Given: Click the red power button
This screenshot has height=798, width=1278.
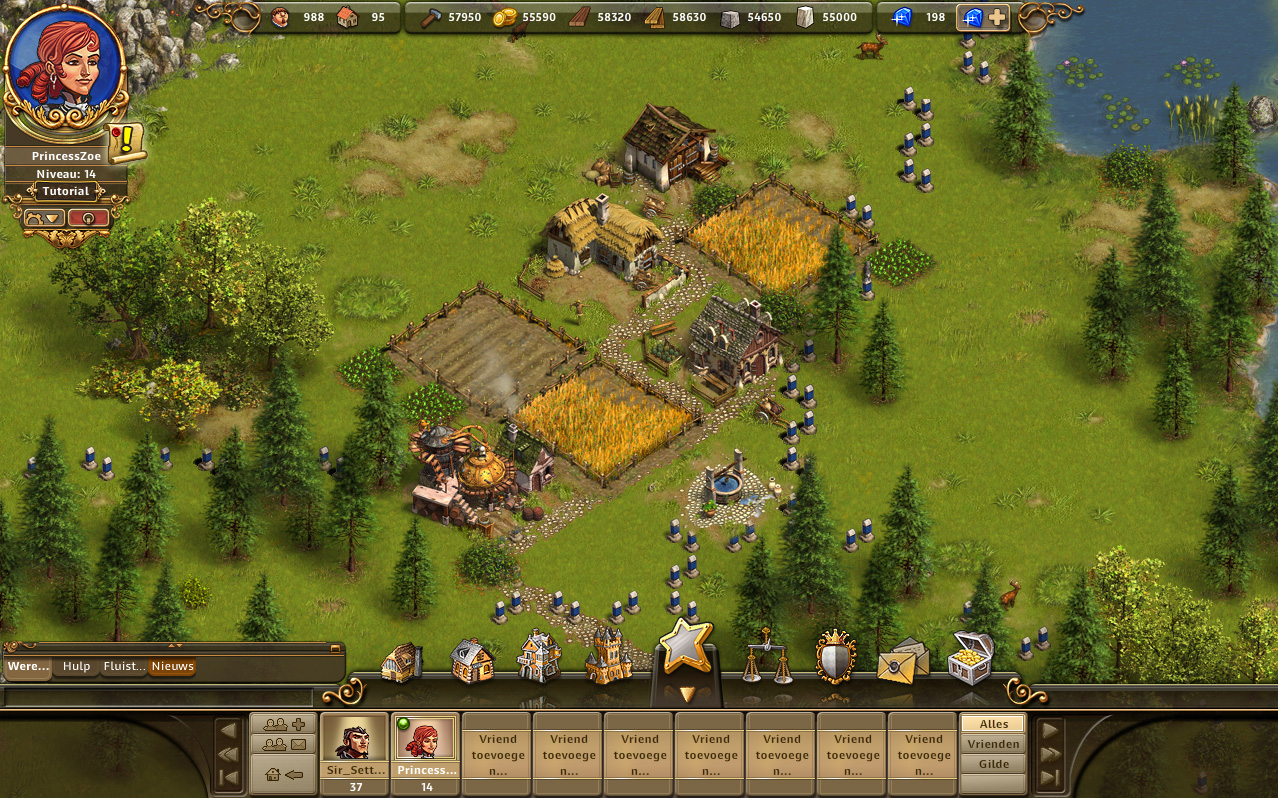Looking at the screenshot, I should (89, 217).
